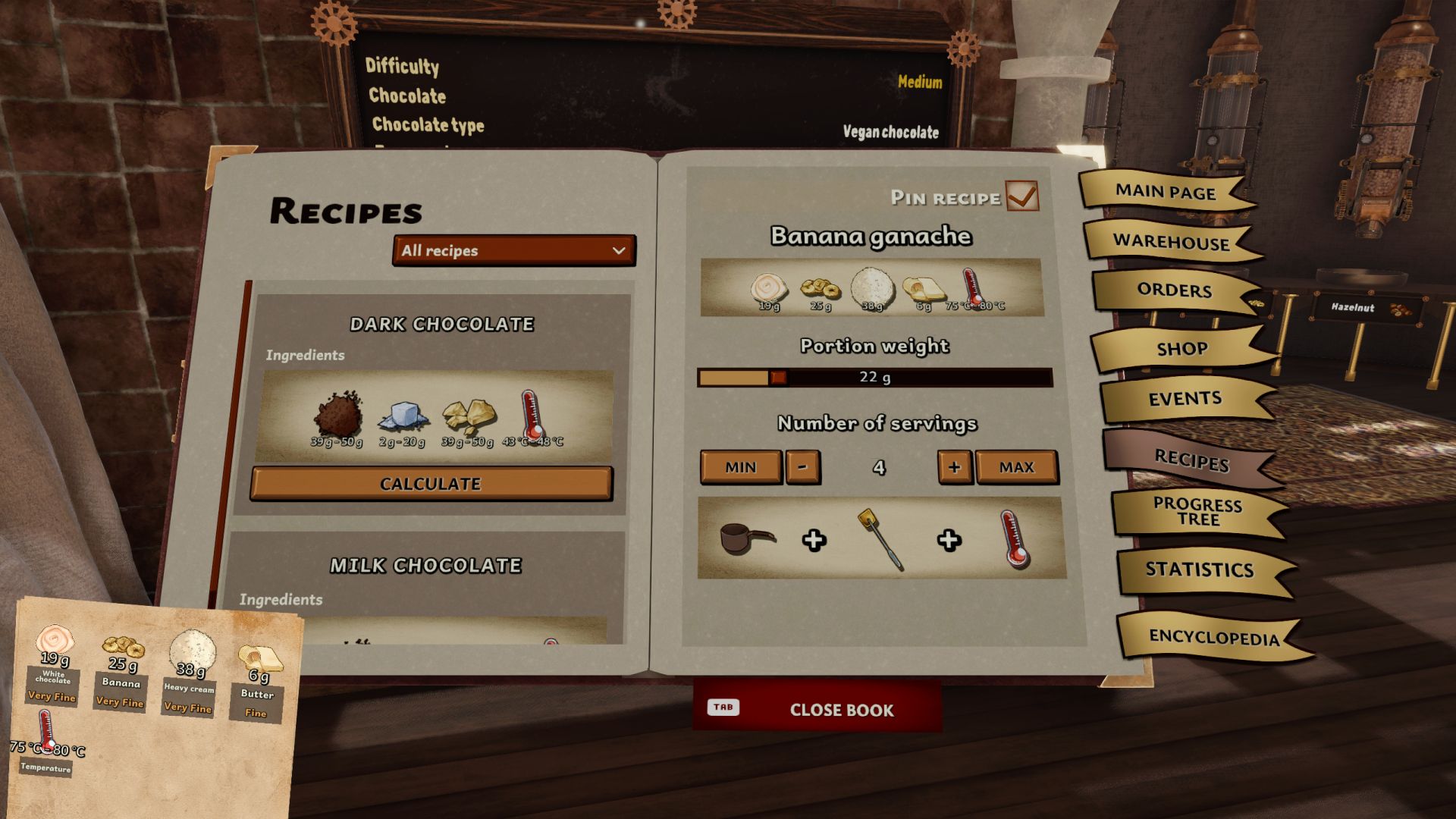1456x819 pixels.
Task: Adjust the portion weight slider
Action: click(x=777, y=376)
